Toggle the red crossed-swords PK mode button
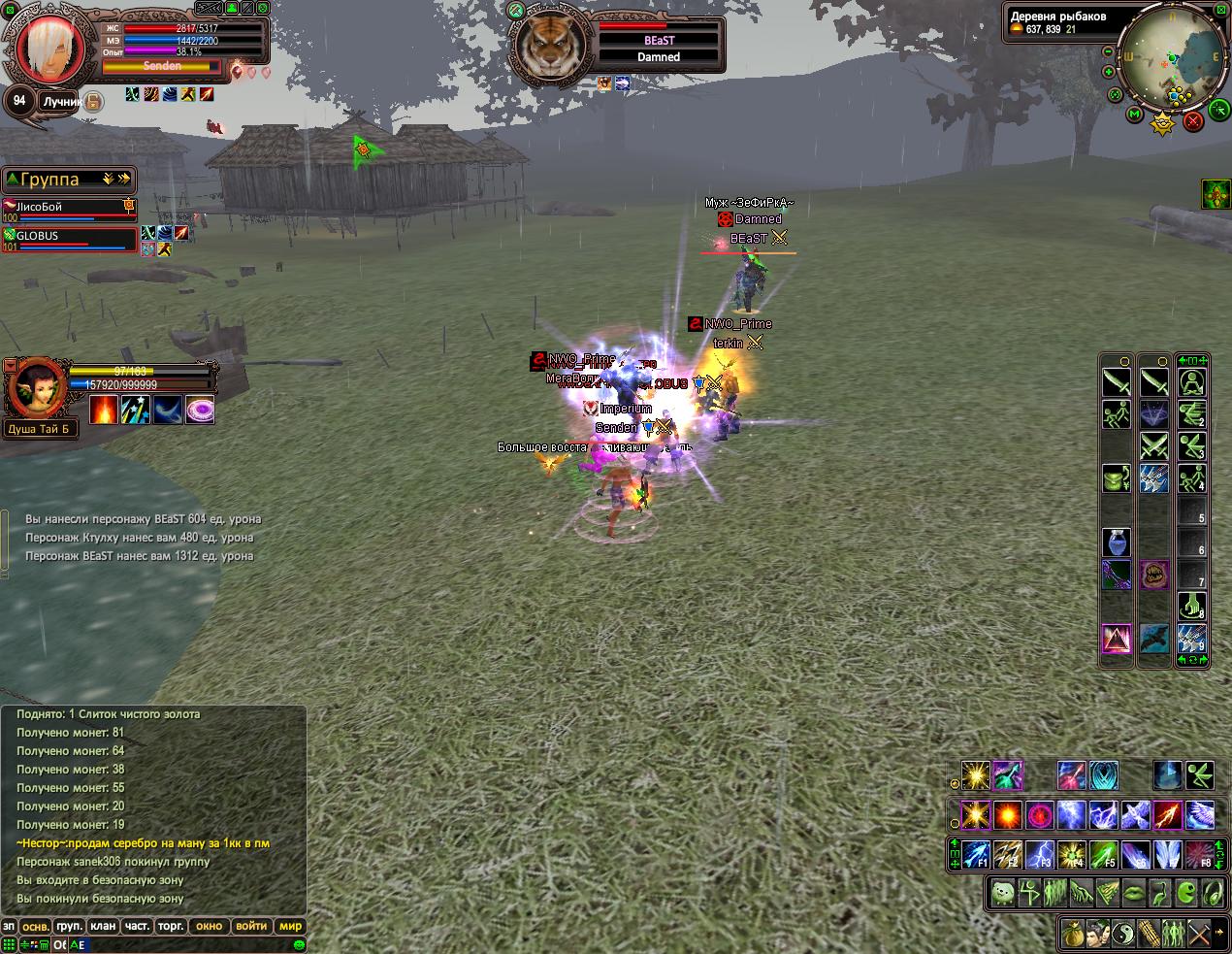Screen dimensions: 1232x954 (x=1193, y=120)
